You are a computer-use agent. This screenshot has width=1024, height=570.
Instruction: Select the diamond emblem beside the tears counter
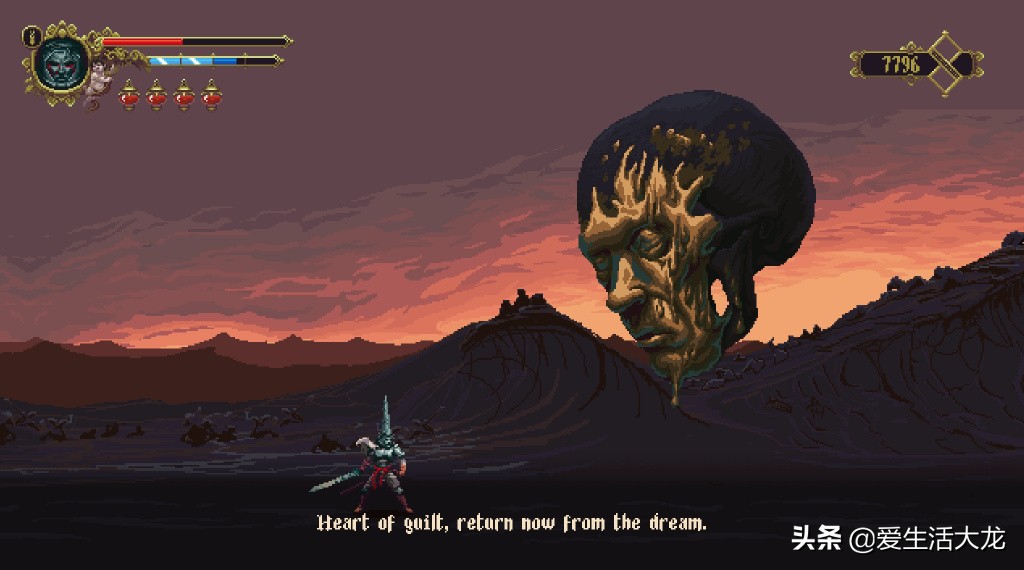click(x=952, y=64)
